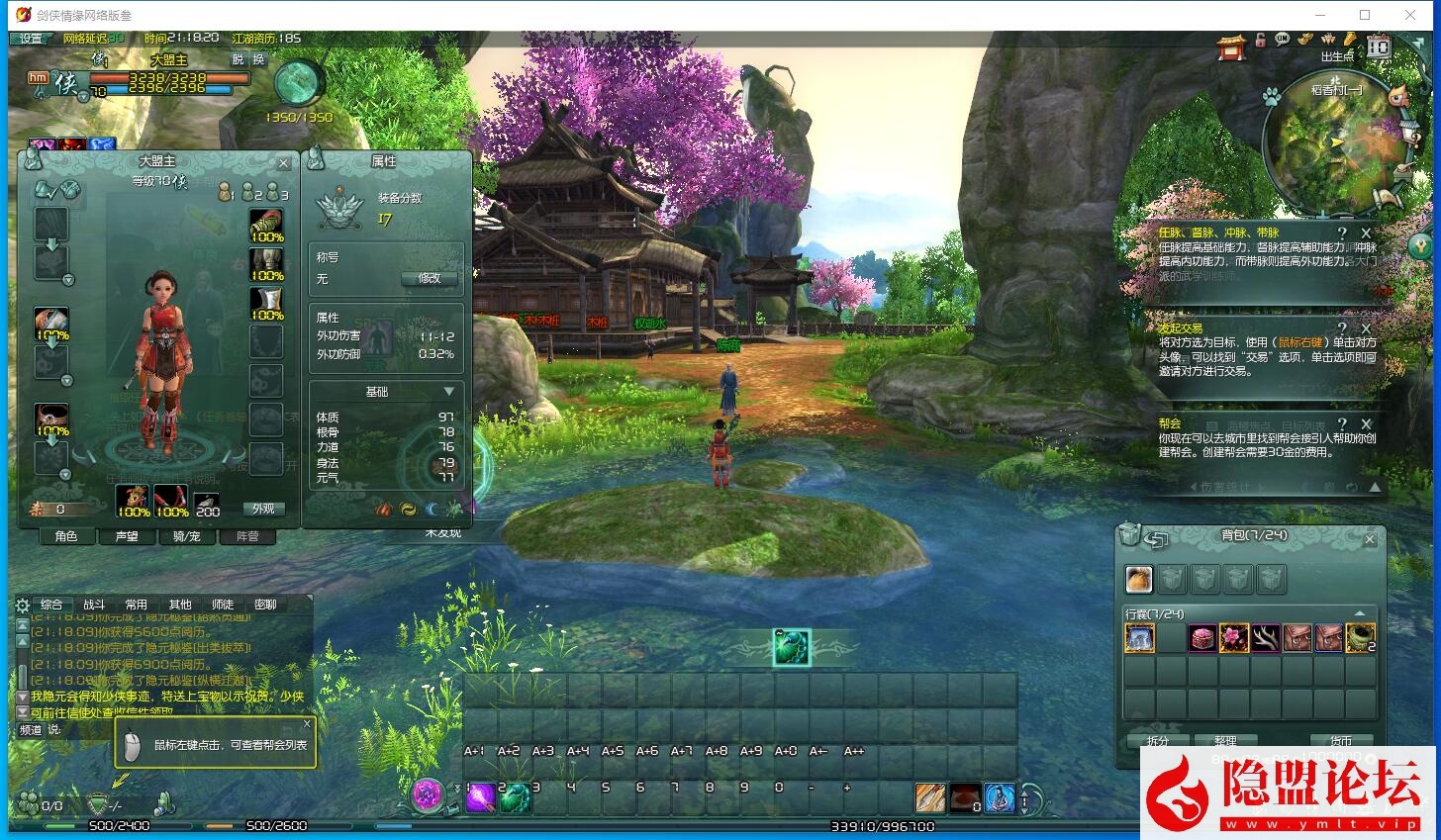
Task: Click the chat panel scrollbar thumb
Action: click(x=23, y=675)
